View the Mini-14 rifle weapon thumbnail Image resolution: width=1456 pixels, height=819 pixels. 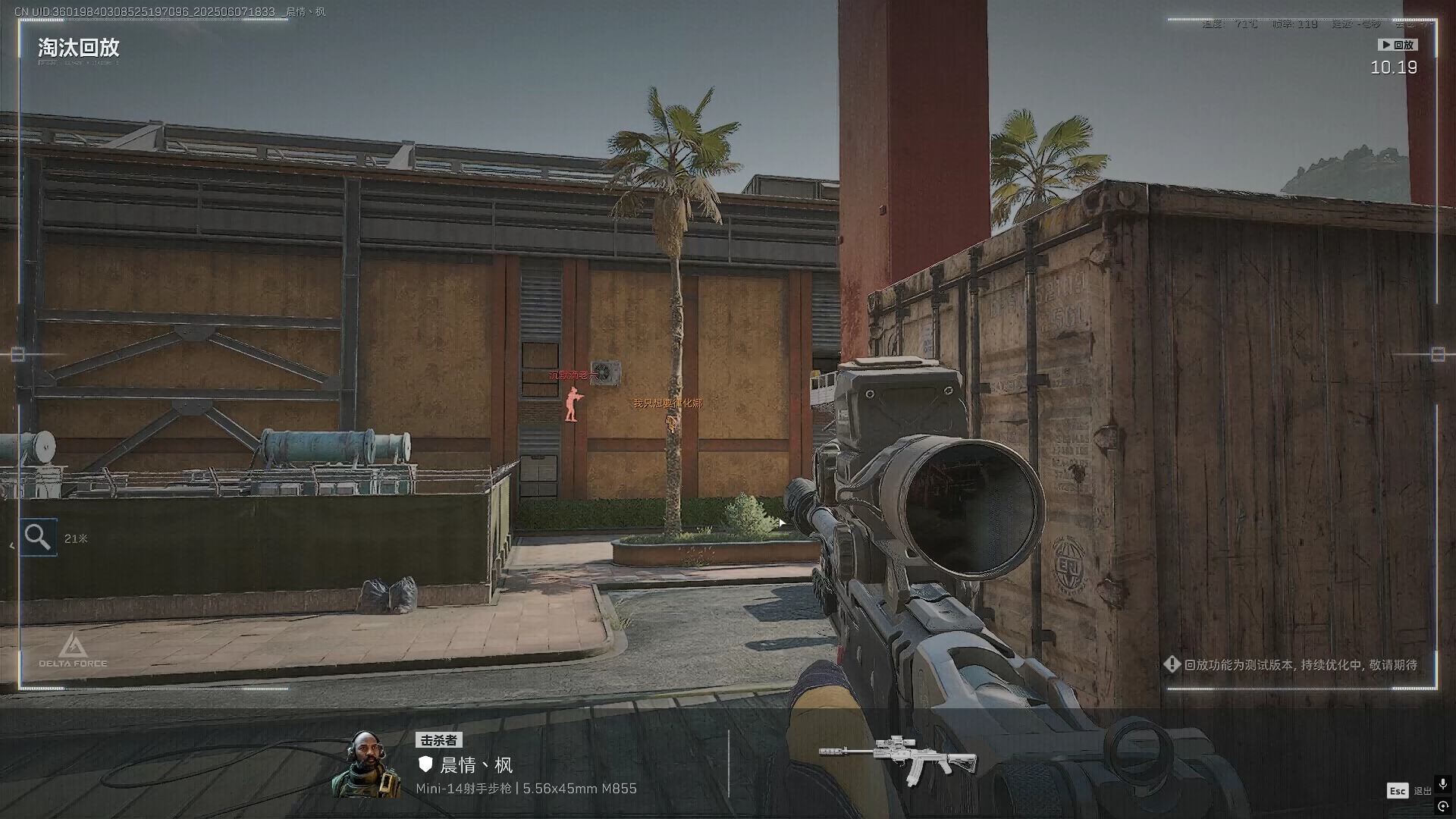pos(897,758)
